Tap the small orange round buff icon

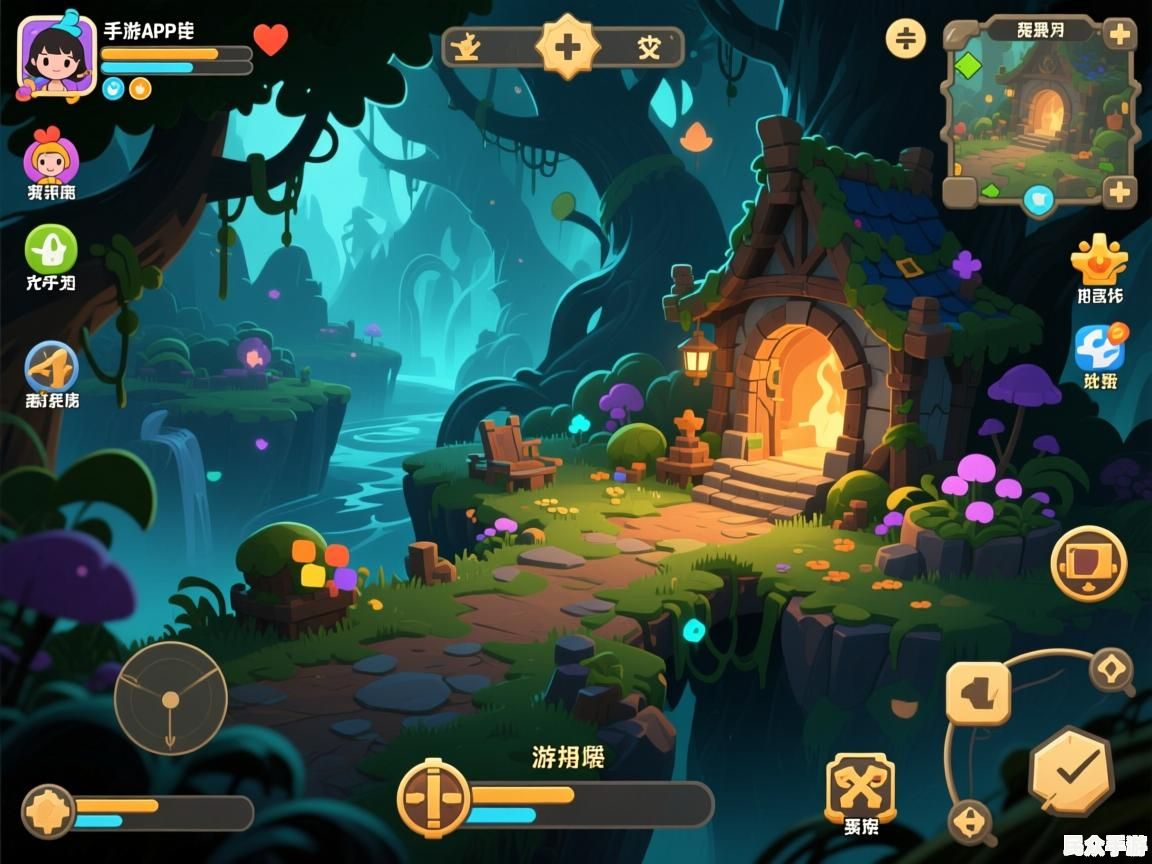point(140,88)
